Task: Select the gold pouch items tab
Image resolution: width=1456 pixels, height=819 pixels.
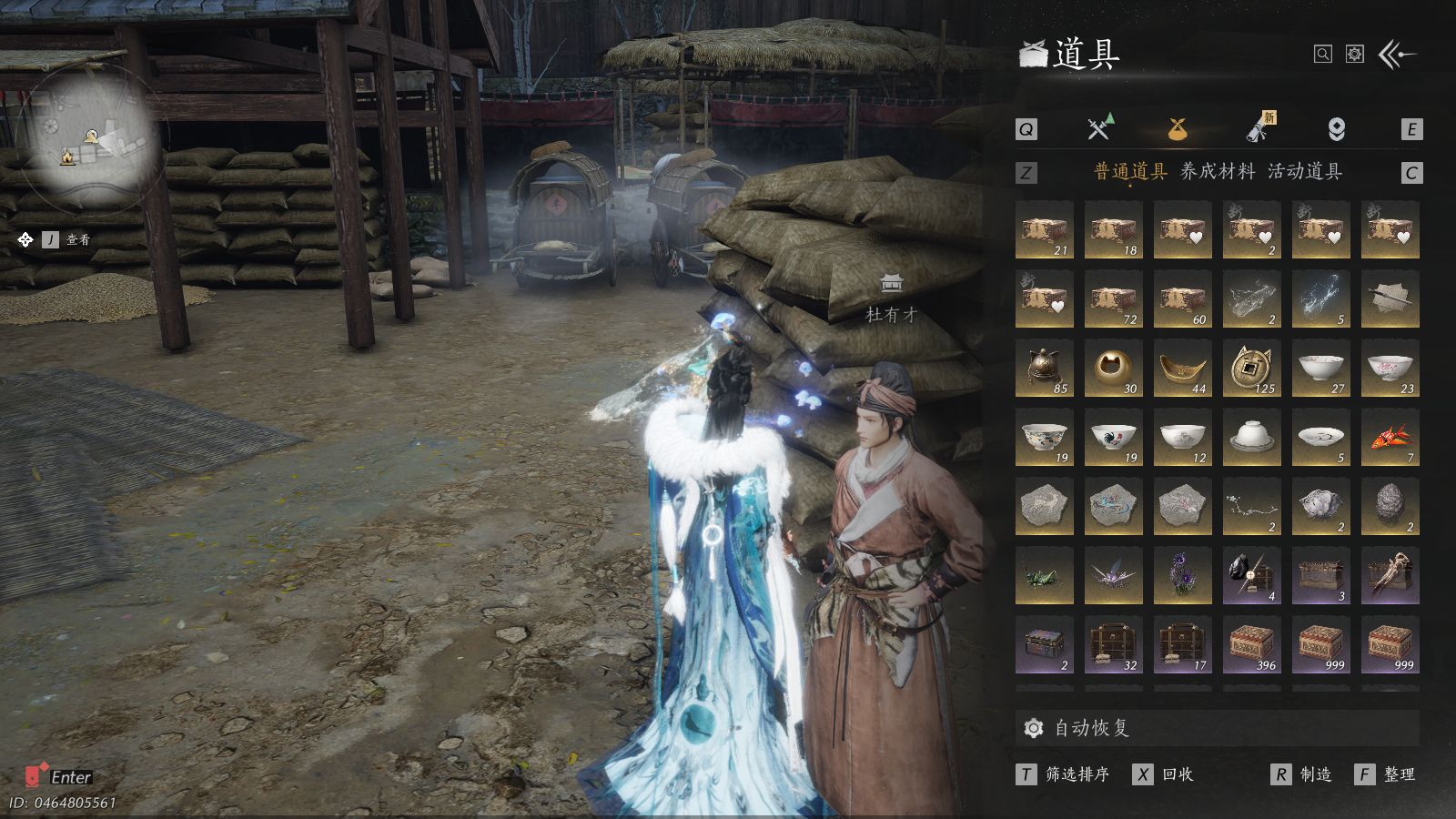Action: (x=1177, y=129)
